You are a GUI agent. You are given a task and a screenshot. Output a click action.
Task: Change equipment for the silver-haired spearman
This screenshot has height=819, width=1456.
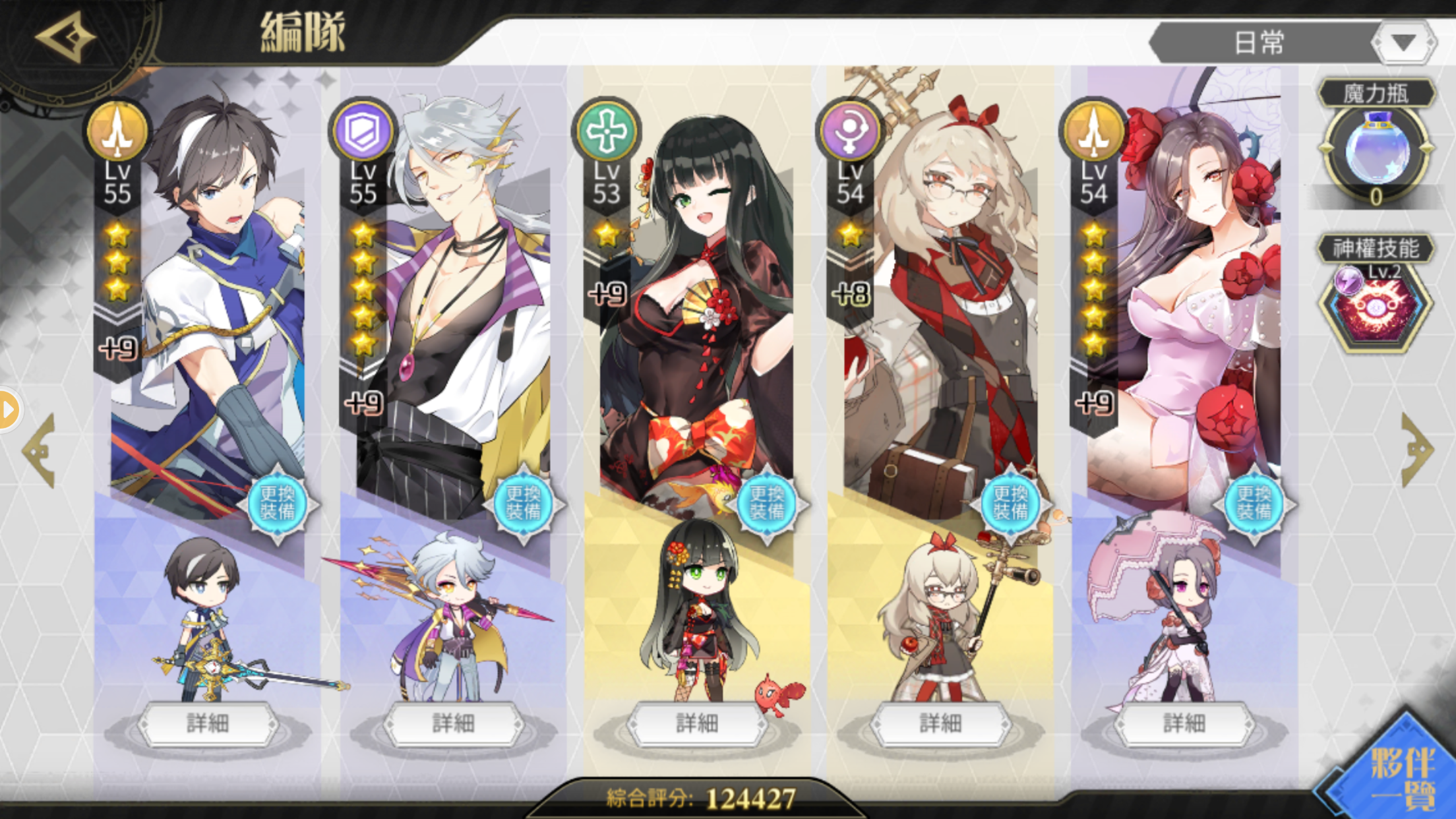(523, 503)
